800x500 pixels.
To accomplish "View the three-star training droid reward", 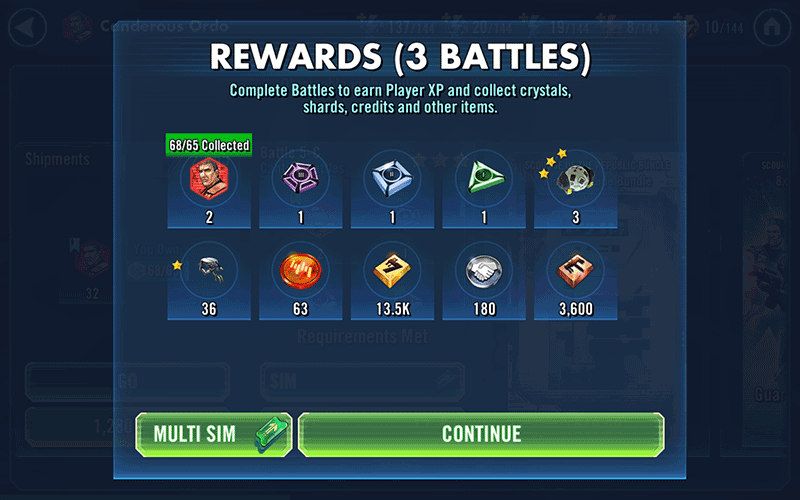I will pyautogui.click(x=575, y=180).
